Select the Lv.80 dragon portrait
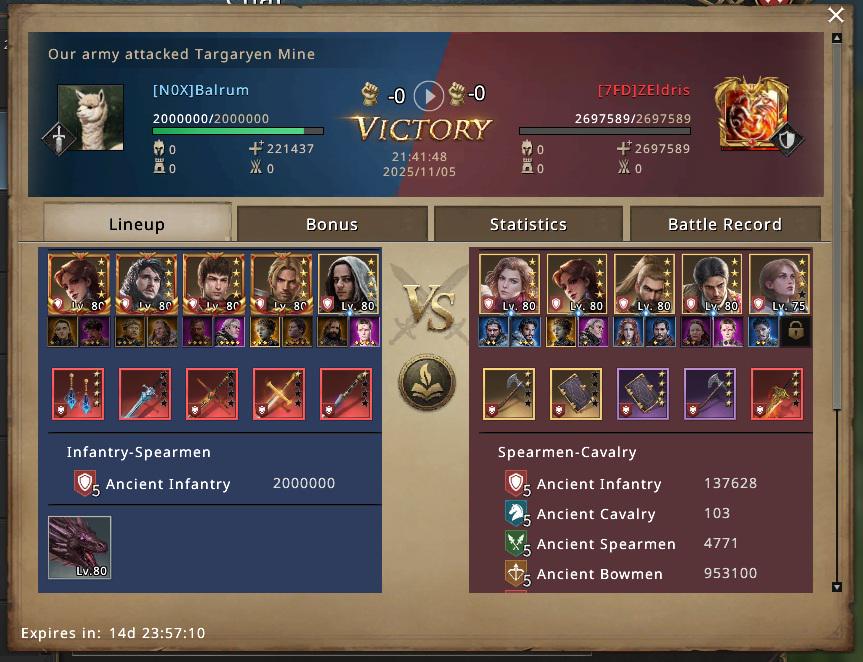Screen dimensions: 863x662 click(80, 547)
